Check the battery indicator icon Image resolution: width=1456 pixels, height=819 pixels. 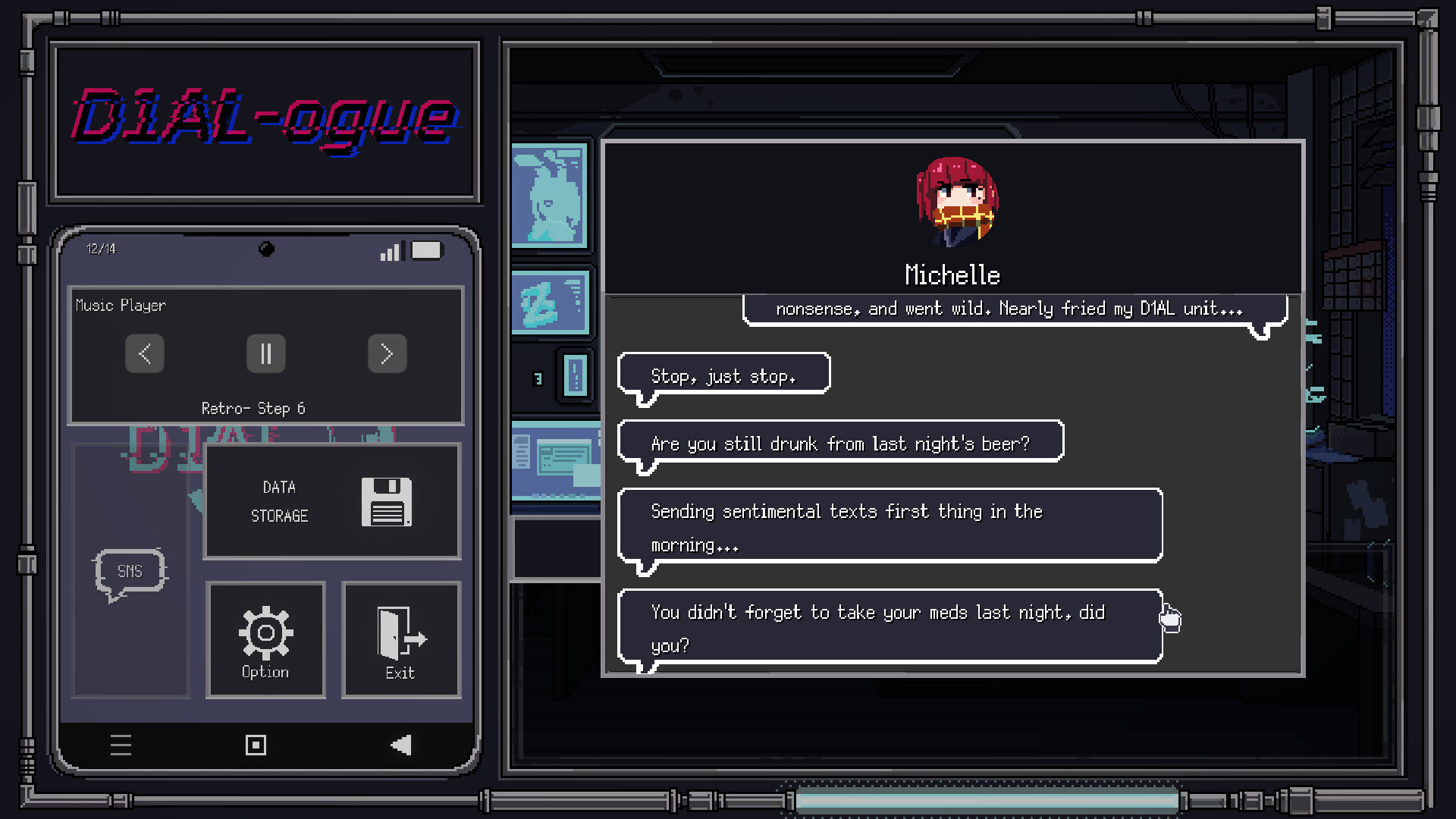(x=426, y=250)
